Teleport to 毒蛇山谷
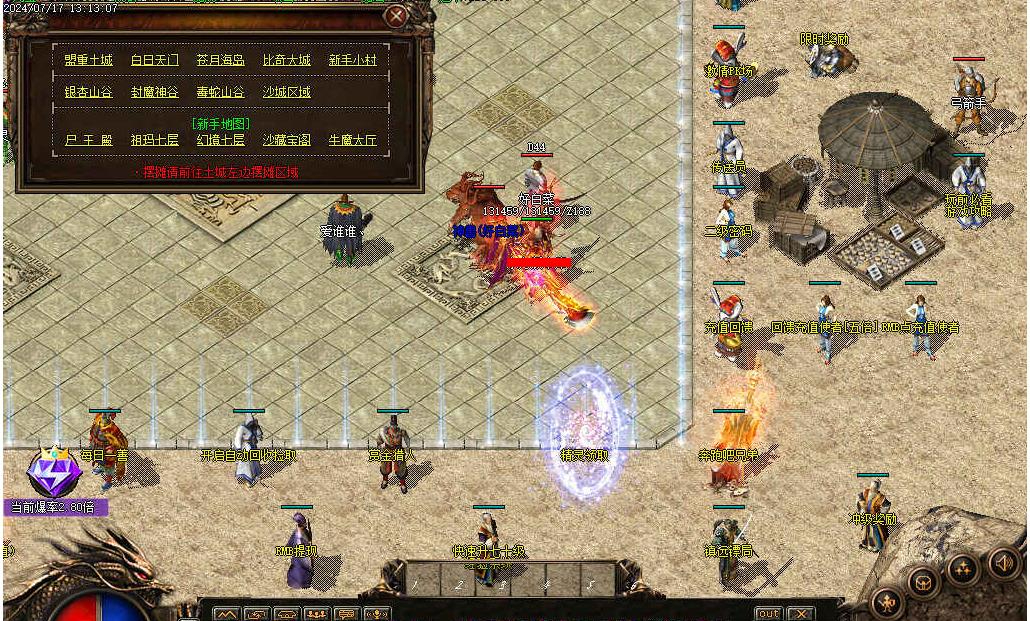Screen dimensions: 1030x621 (221, 92)
